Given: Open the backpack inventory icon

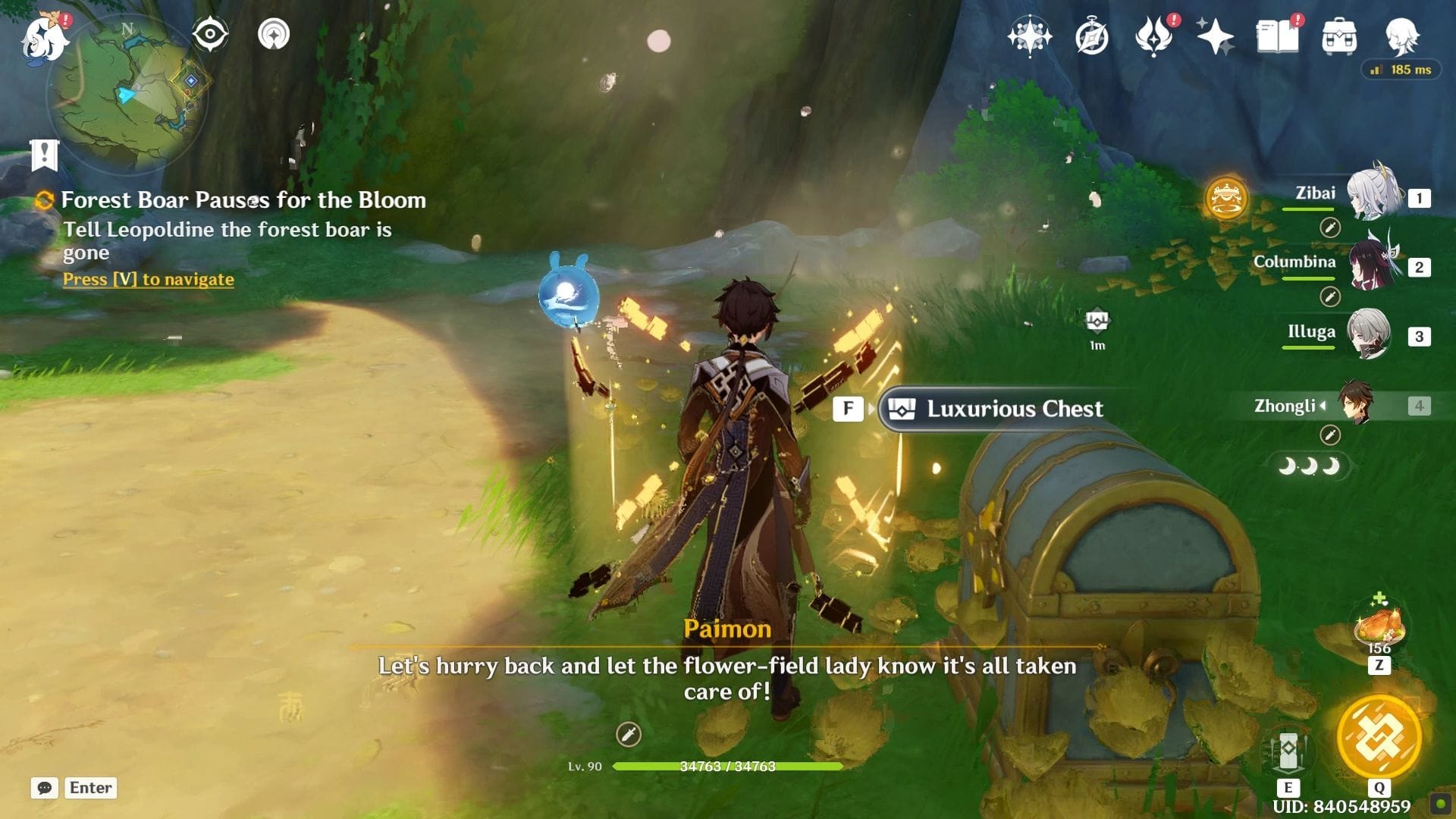Looking at the screenshot, I should (x=1339, y=36).
